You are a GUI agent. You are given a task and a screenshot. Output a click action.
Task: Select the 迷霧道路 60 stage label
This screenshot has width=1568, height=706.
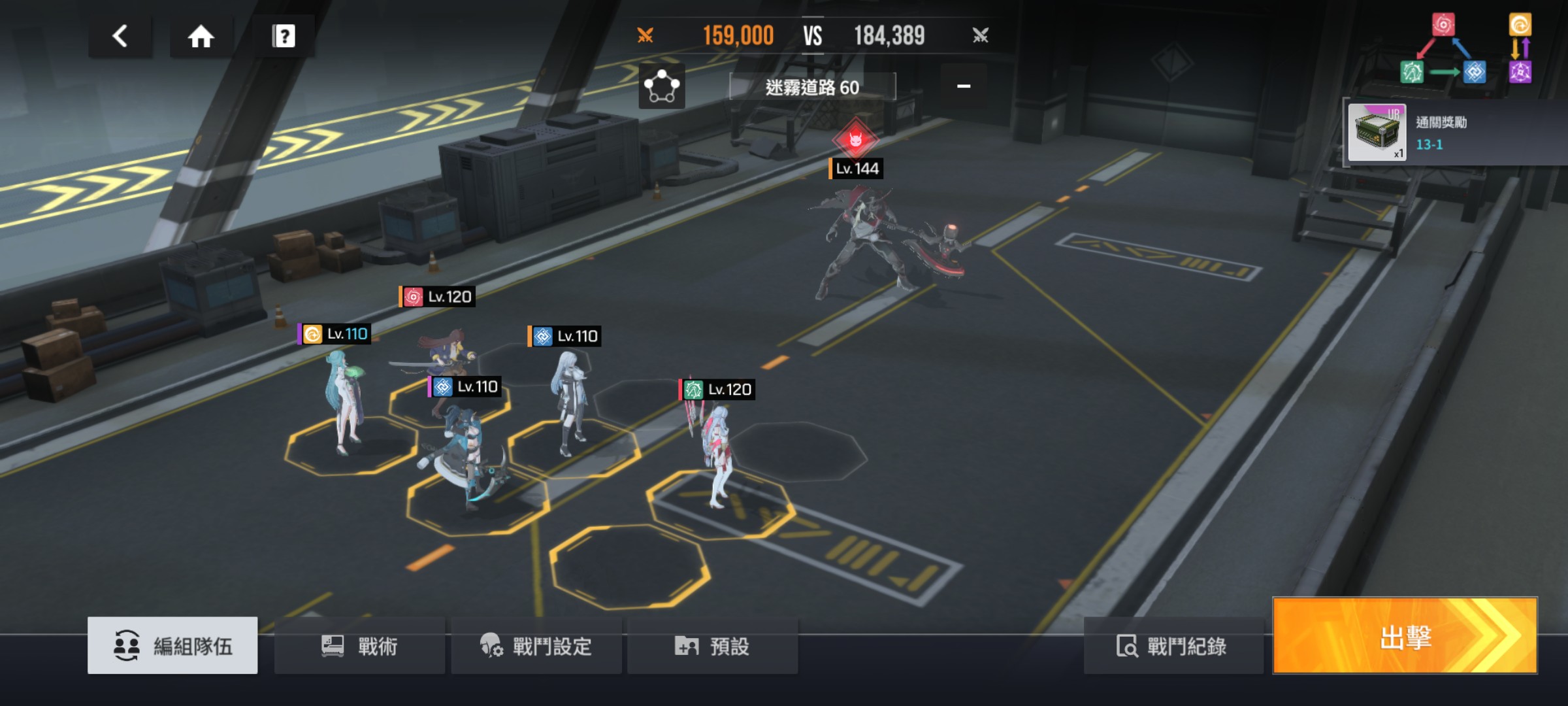(812, 87)
